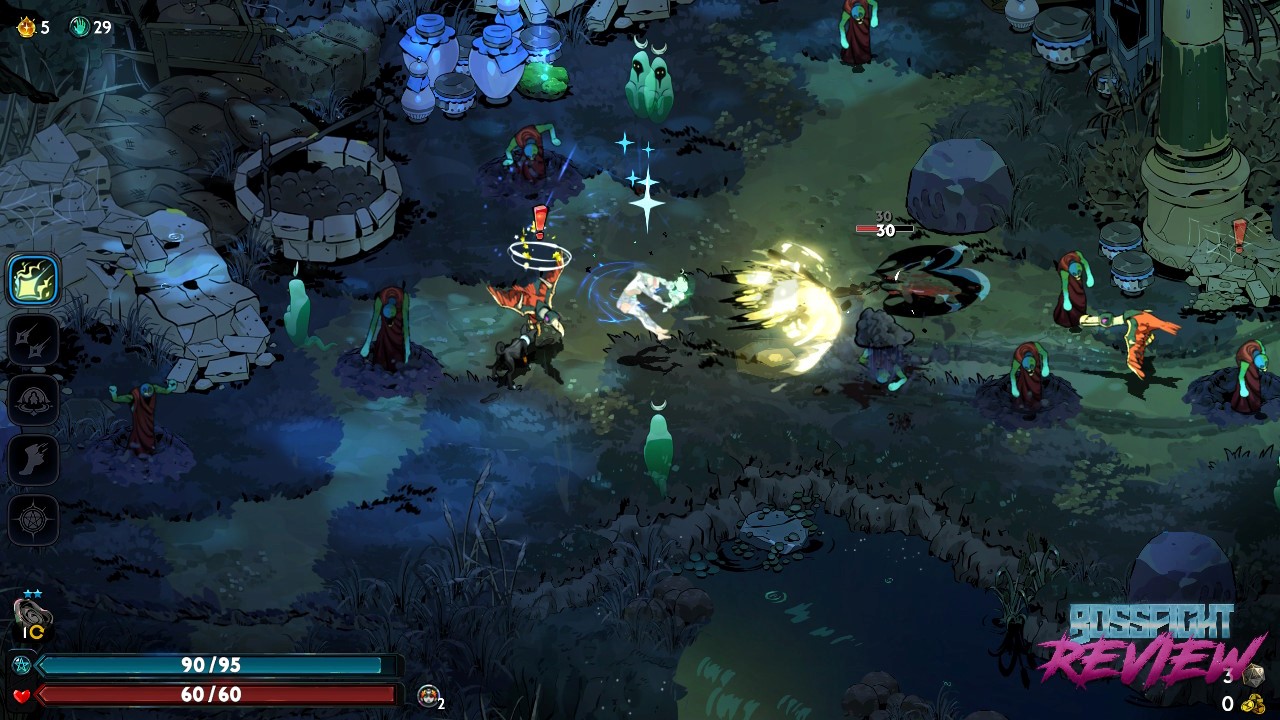Click the Death Defiance icon with count 2

pos(428,696)
